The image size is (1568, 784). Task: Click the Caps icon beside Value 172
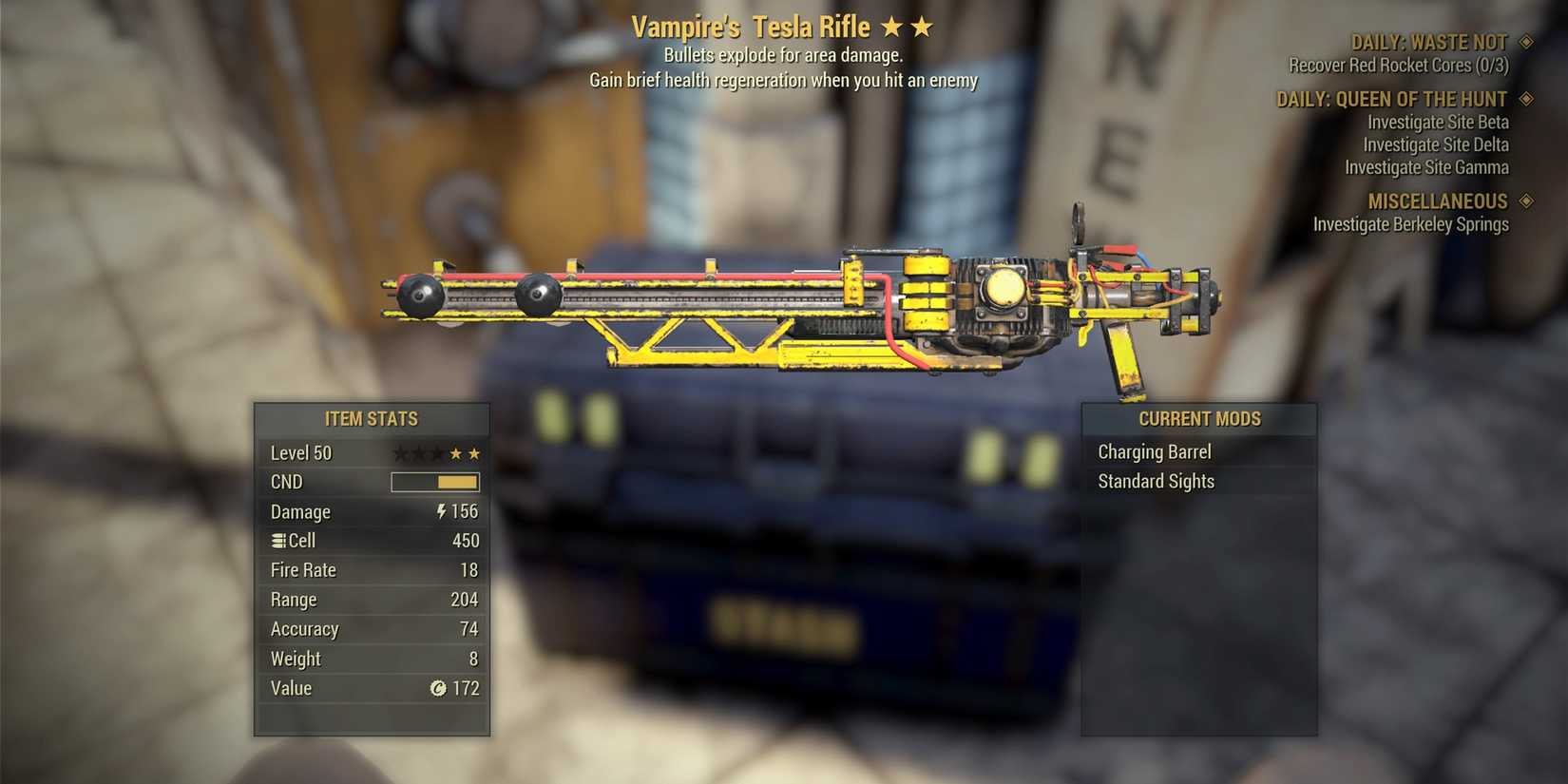(x=438, y=689)
